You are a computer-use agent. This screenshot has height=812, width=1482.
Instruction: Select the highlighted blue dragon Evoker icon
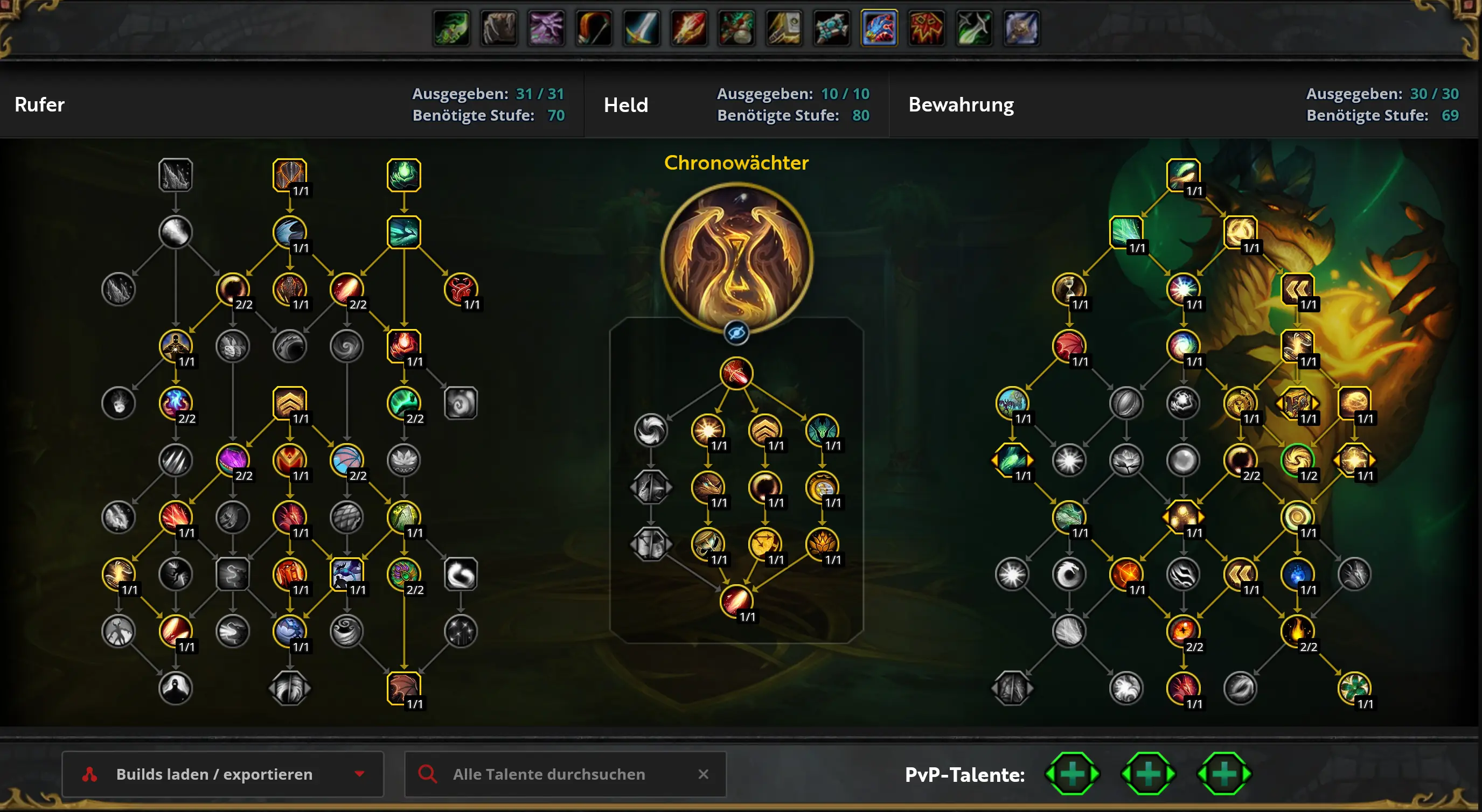coord(879,27)
